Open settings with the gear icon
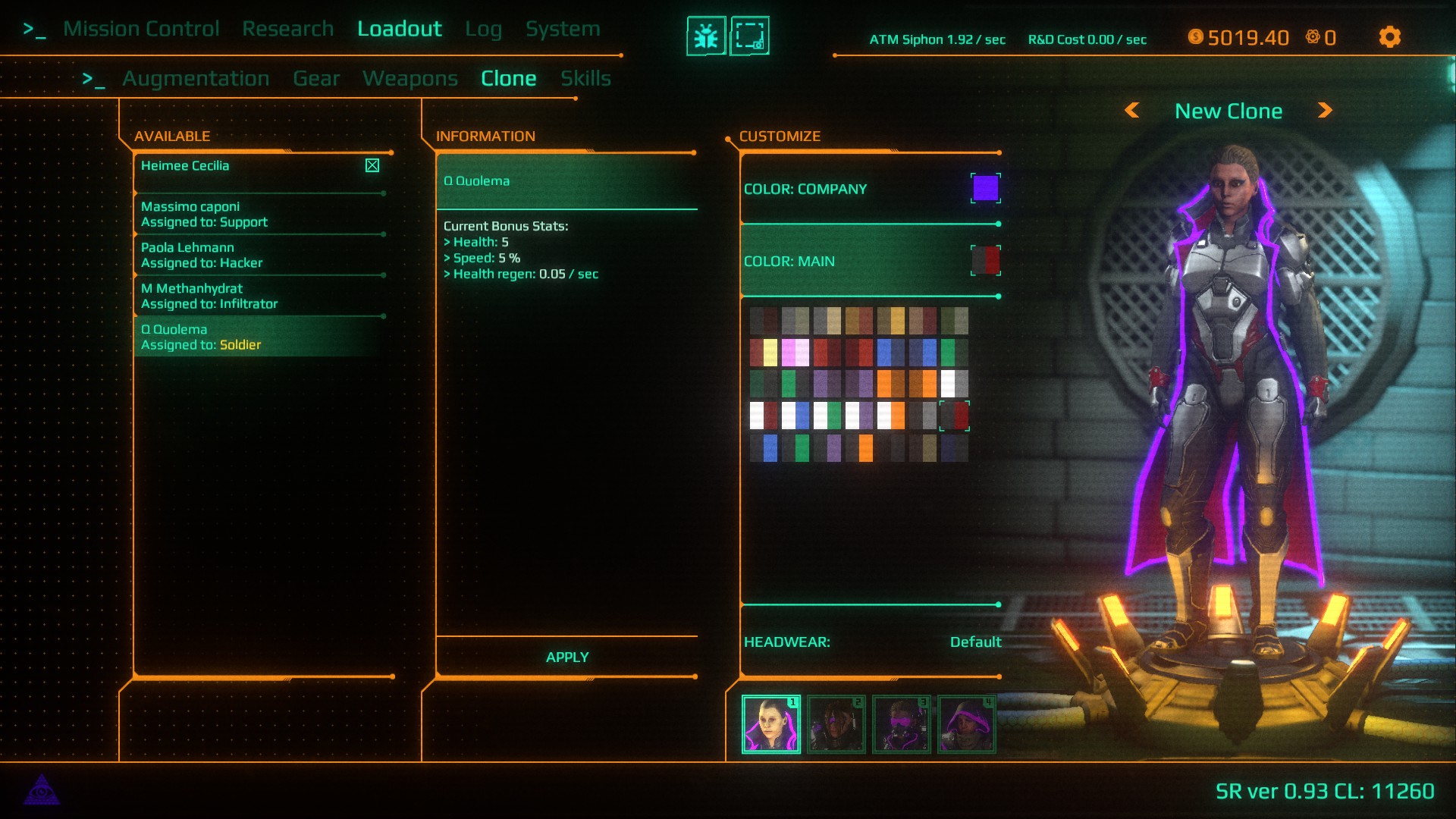 pyautogui.click(x=1389, y=37)
